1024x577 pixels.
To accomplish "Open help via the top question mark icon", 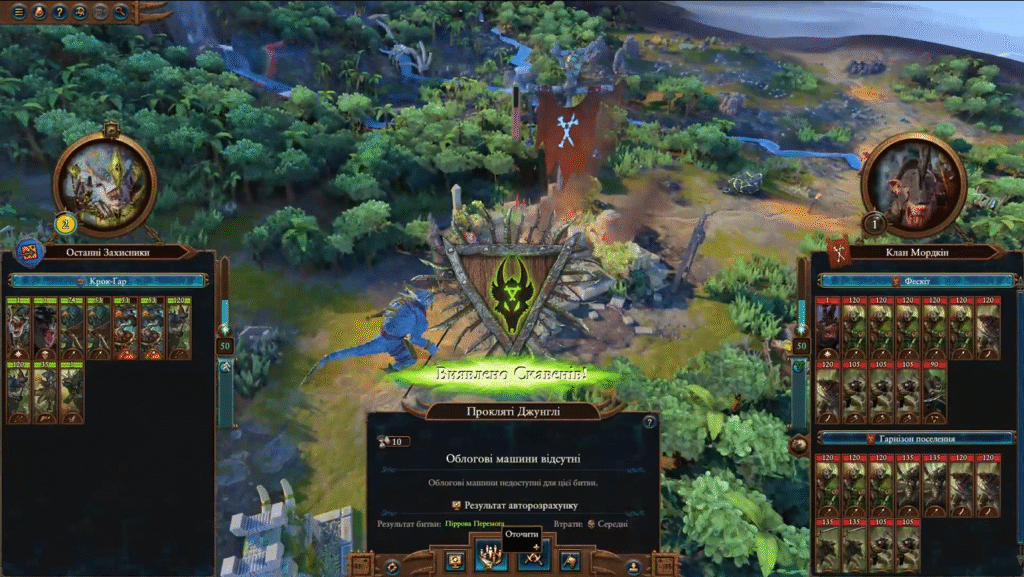I will click(60, 12).
